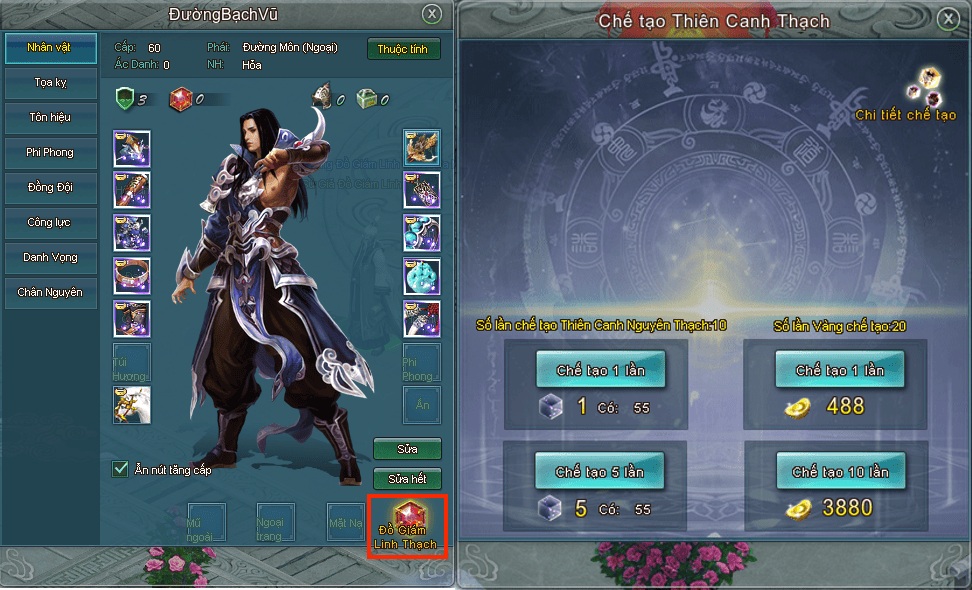Viewport: 972px width, 590px height.
Task: Select the Nhân vật tab
Action: point(49,48)
